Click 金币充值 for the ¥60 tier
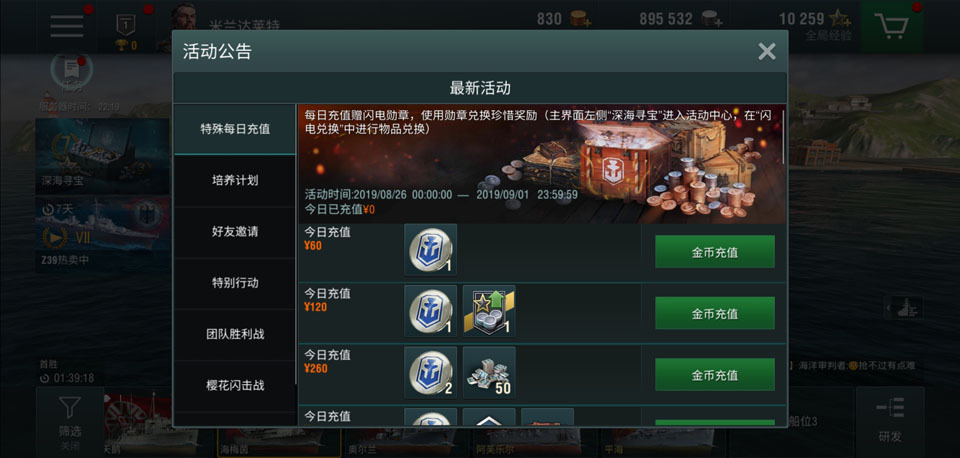This screenshot has width=960, height=458. click(x=714, y=252)
